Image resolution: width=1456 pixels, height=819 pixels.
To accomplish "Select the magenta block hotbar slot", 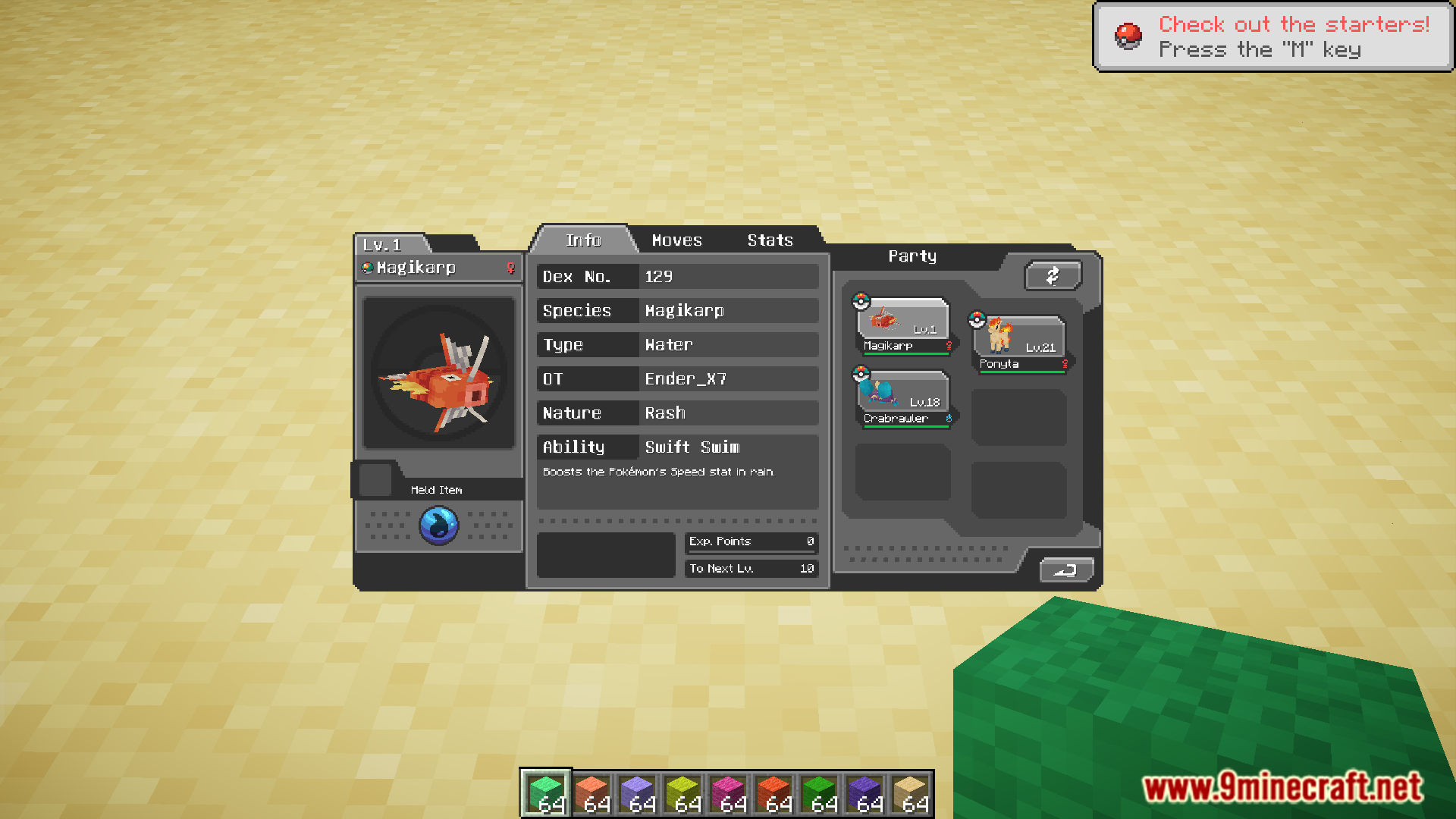I will [728, 793].
